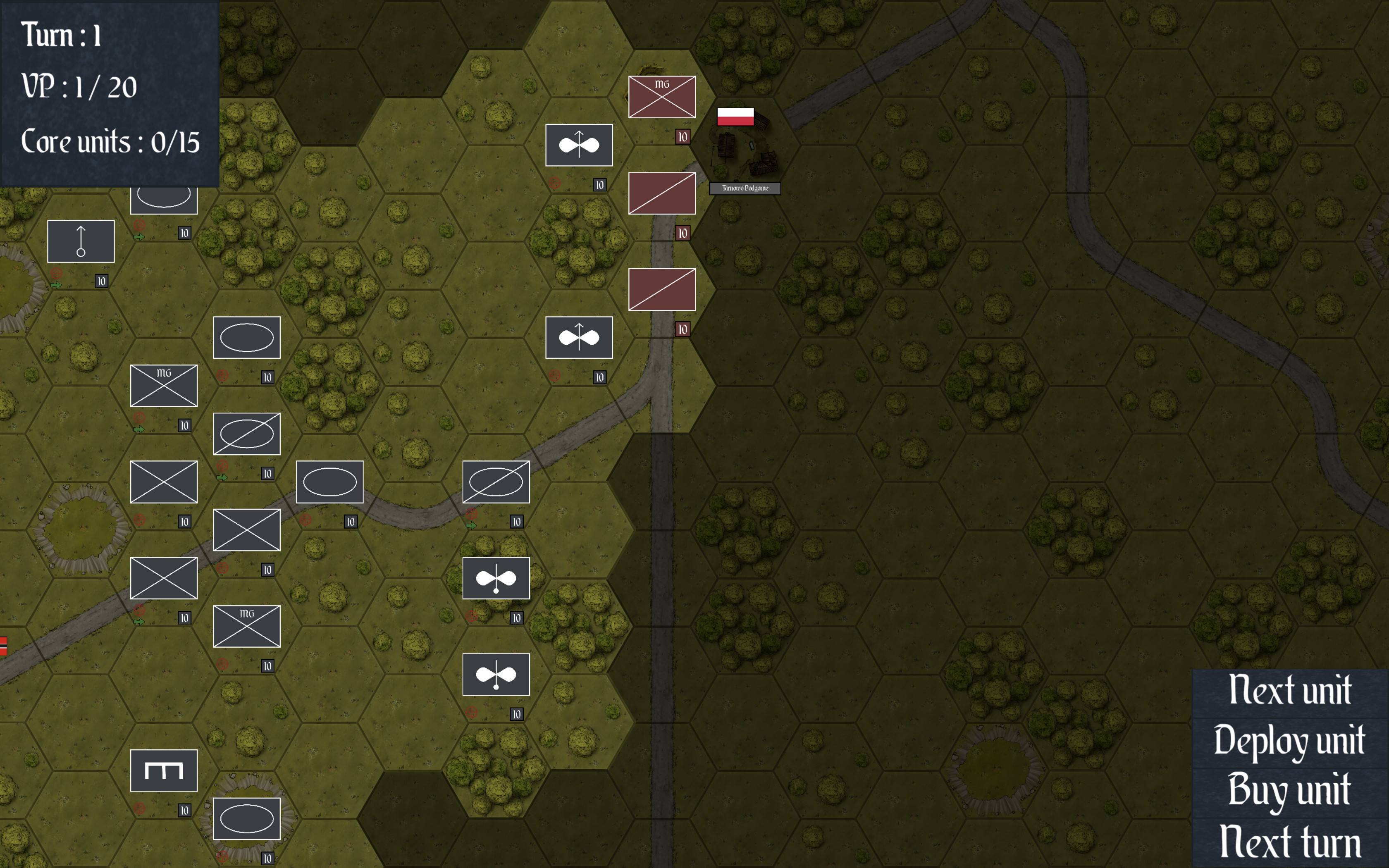
Task: Click the cavalry oval unit counter on the road
Action: 330,482
